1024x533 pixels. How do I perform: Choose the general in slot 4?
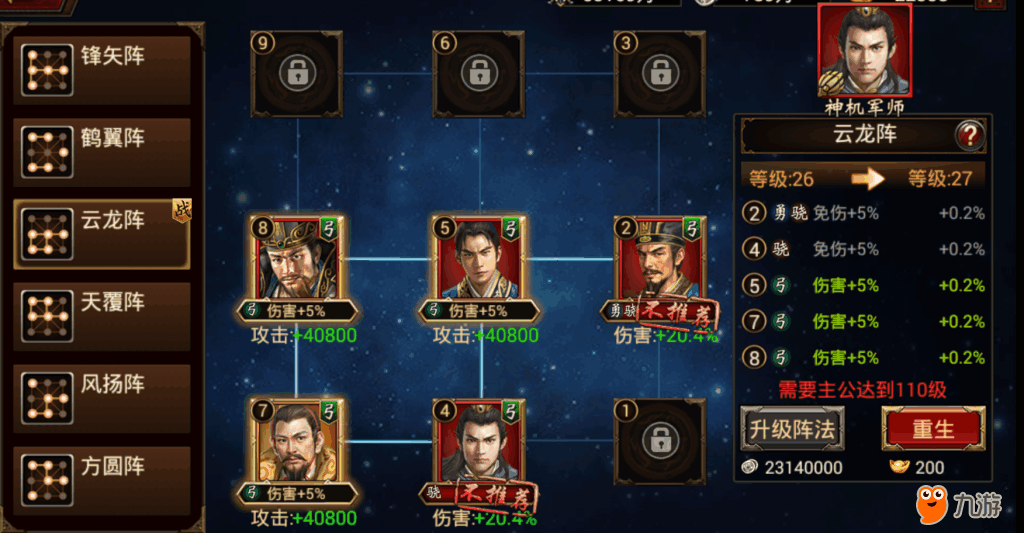coord(478,443)
